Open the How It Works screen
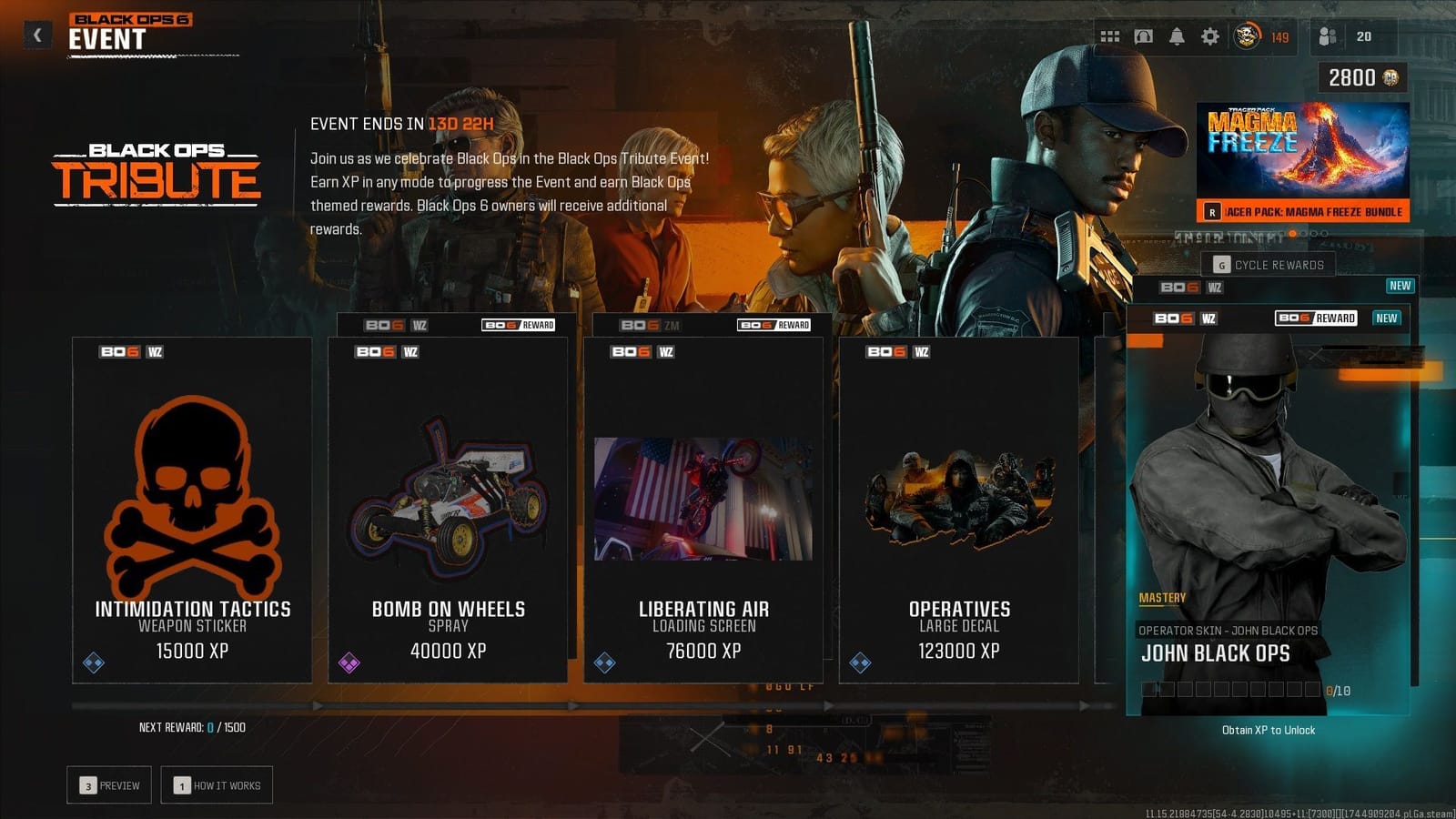Image resolution: width=1456 pixels, height=819 pixels. coord(217,784)
